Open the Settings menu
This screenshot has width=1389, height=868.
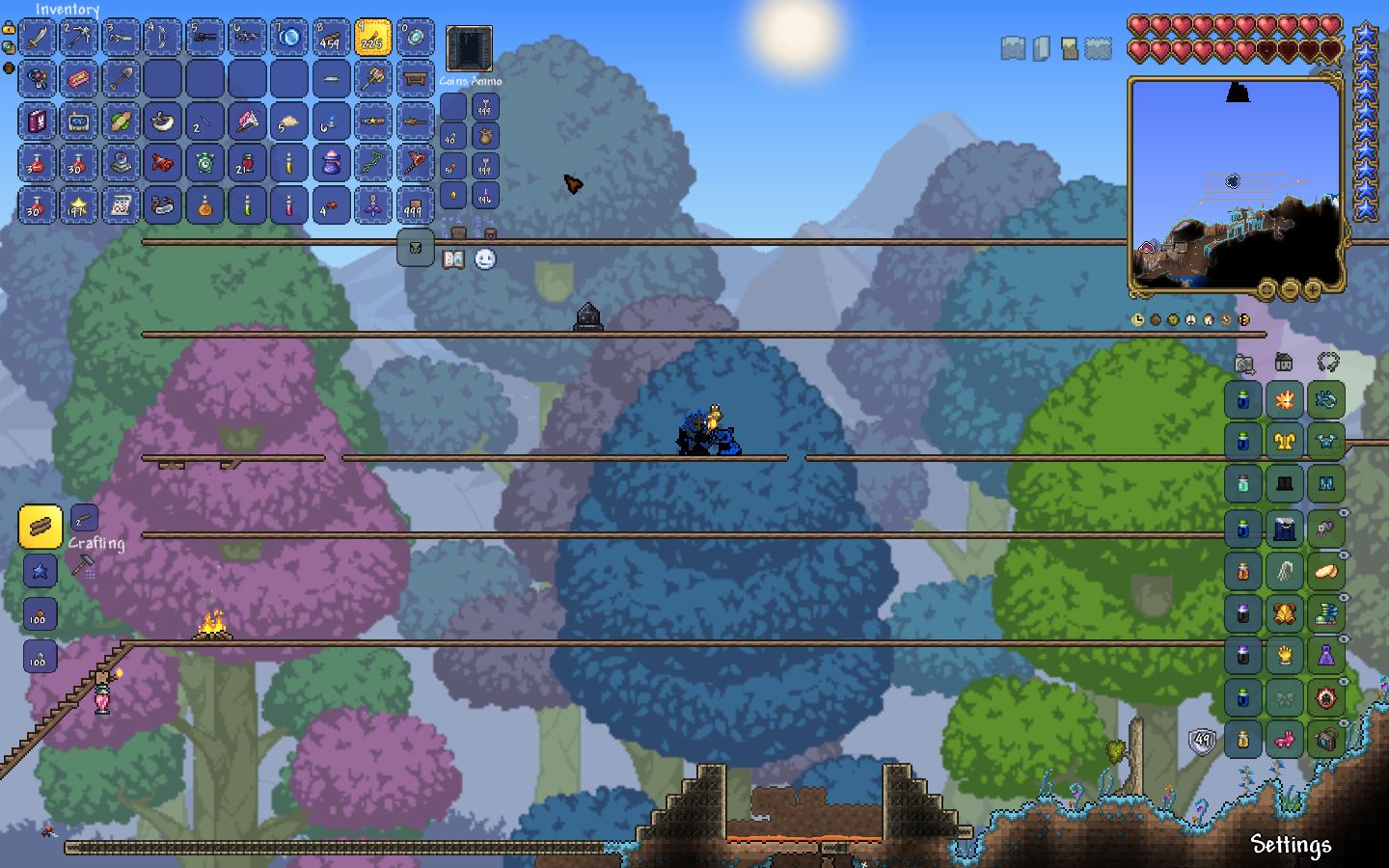click(x=1291, y=845)
